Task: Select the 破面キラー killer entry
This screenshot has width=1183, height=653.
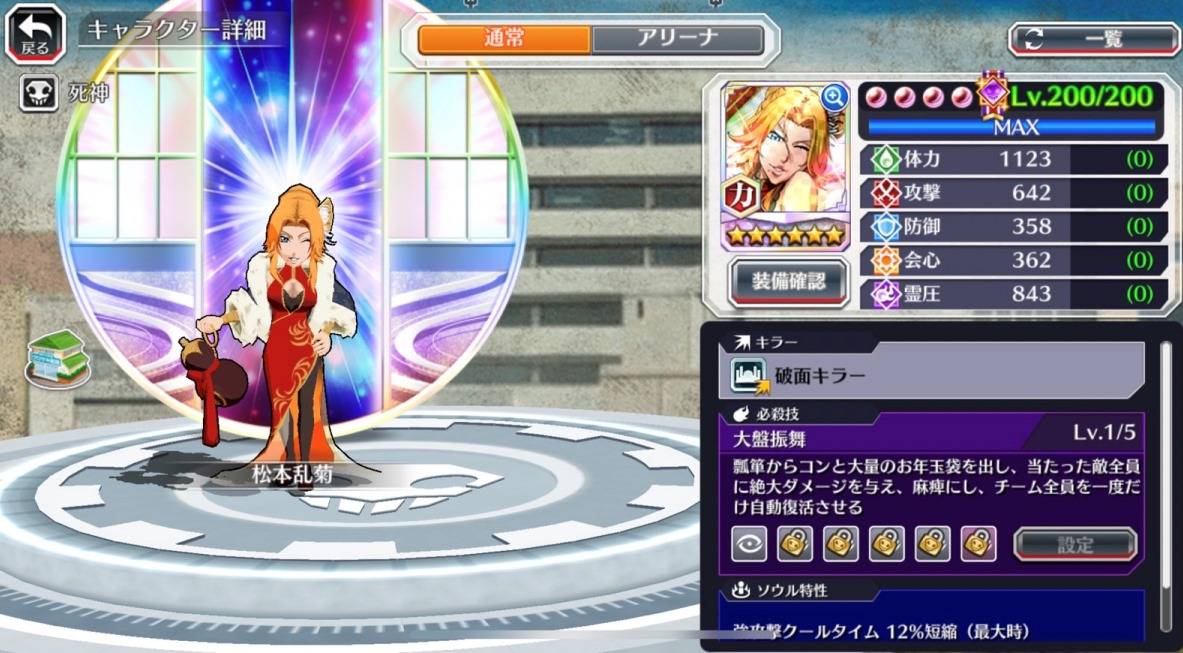Action: tap(930, 376)
